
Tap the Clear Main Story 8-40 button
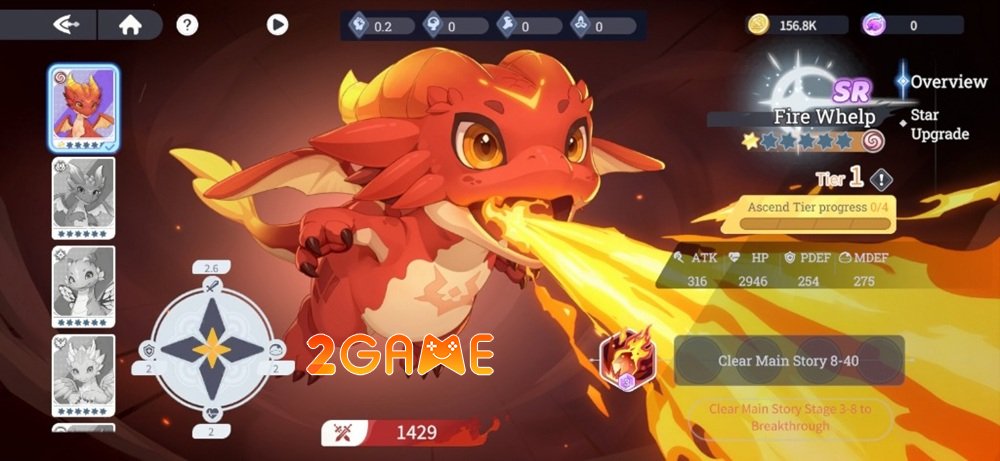[x=789, y=360]
